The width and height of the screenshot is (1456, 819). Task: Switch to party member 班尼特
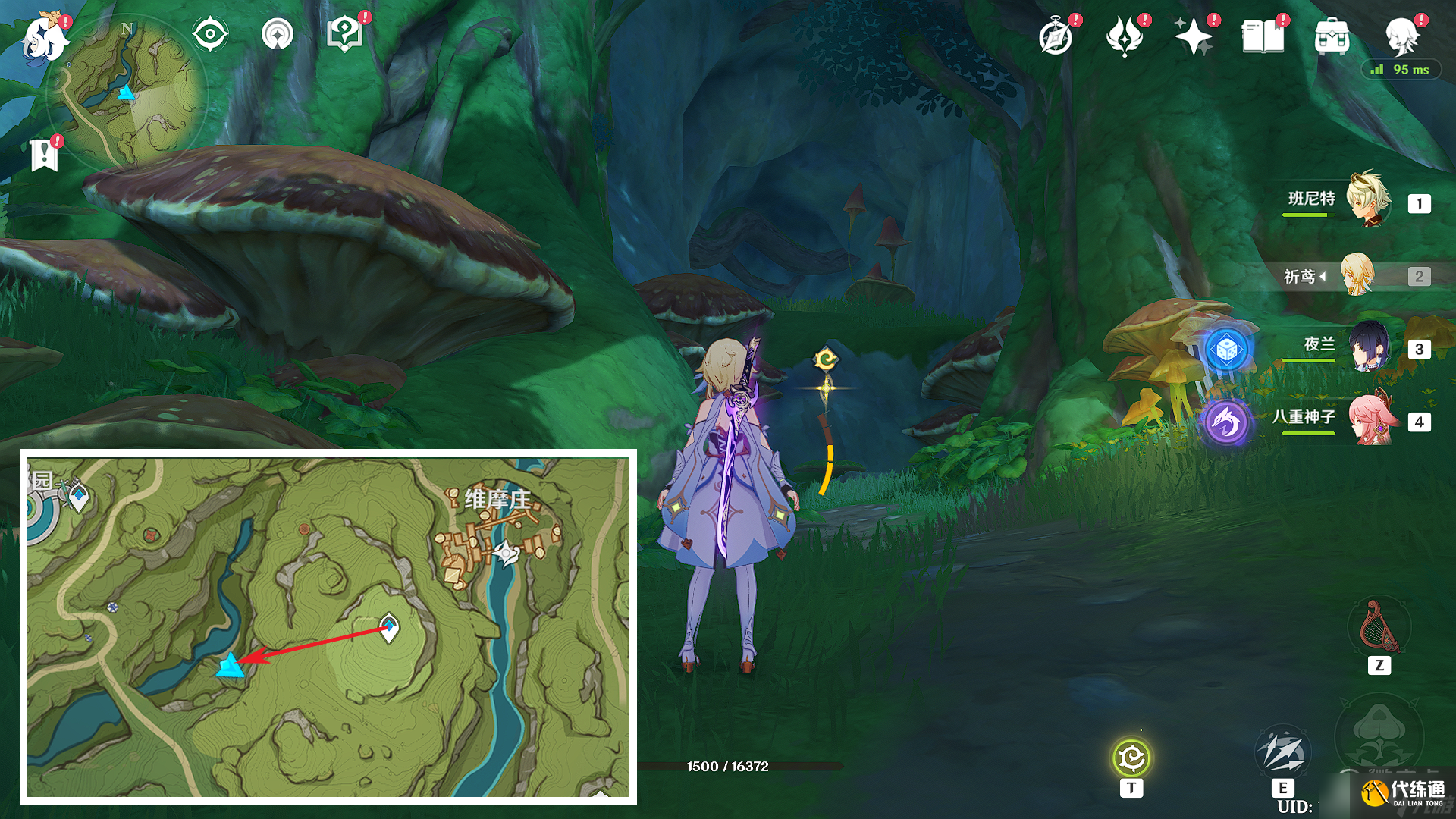pos(1368,200)
